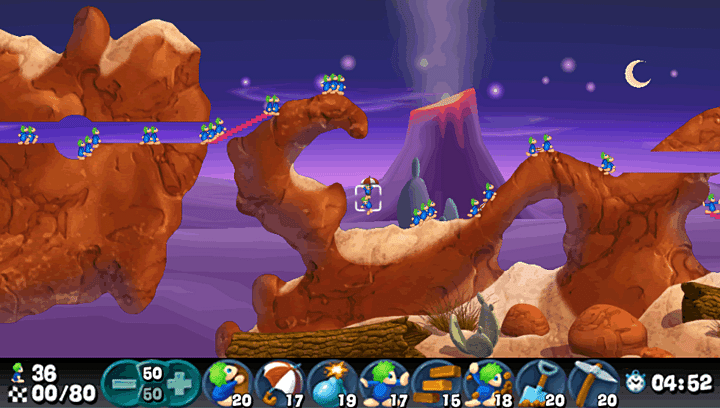Increase the release rate with plus
The image size is (720, 408).
tap(181, 382)
